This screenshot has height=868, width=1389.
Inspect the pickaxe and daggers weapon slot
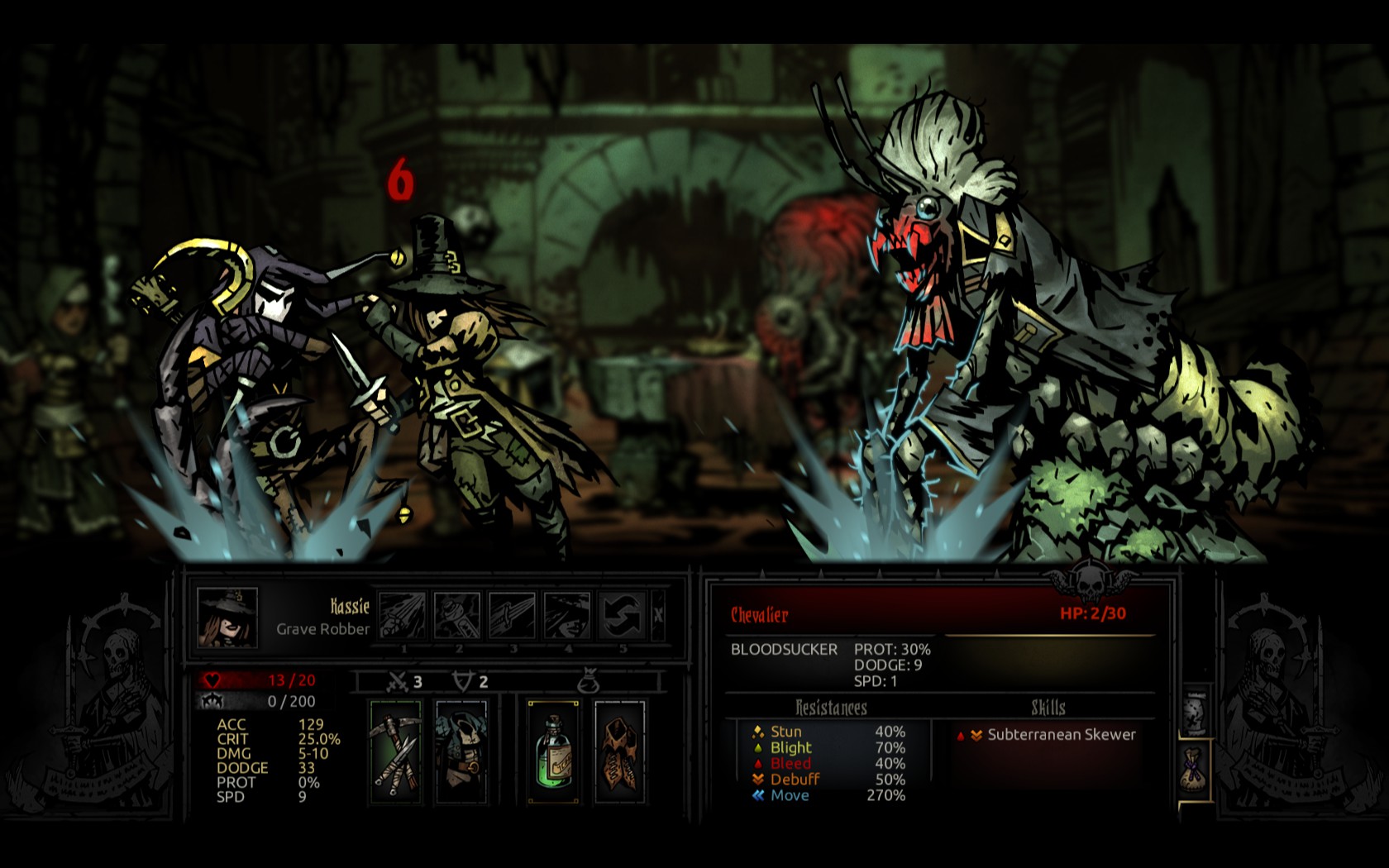pyautogui.click(x=395, y=751)
